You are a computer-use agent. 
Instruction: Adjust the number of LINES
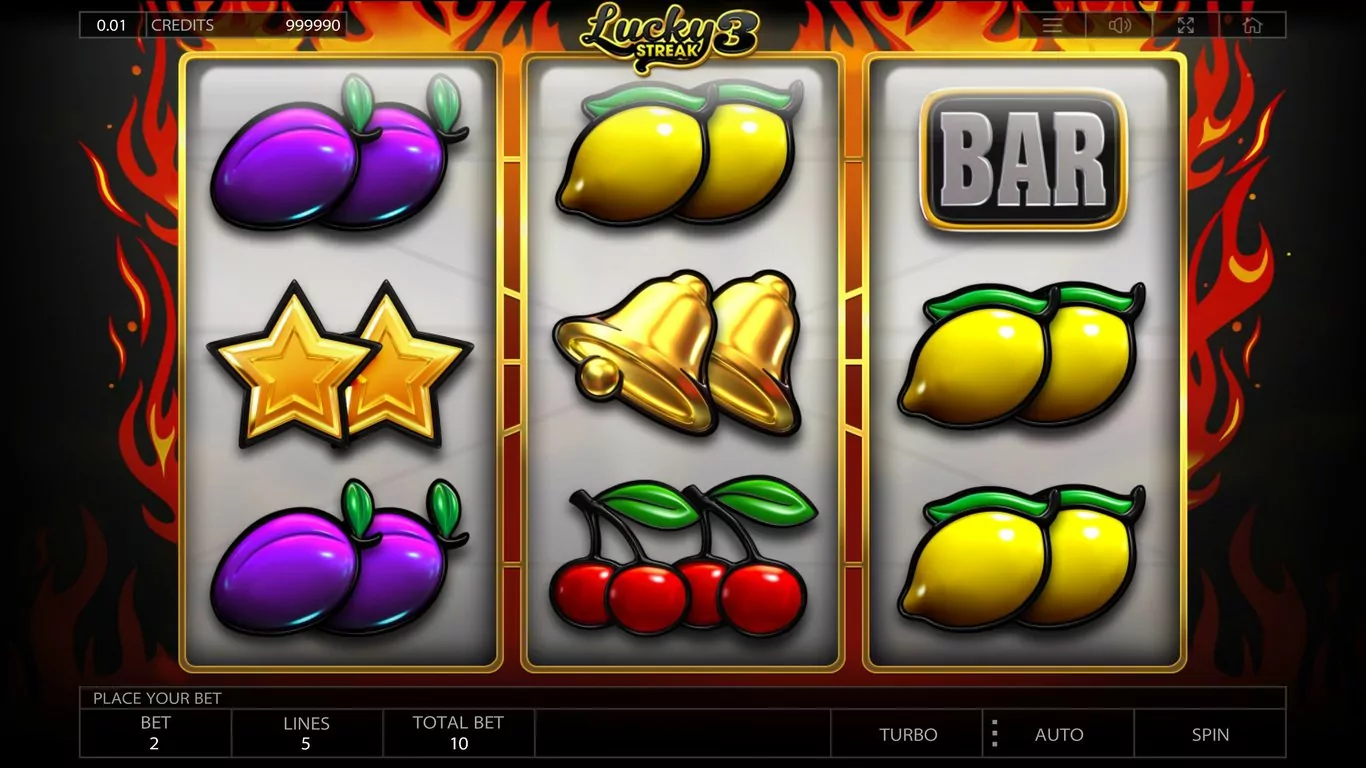point(306,733)
